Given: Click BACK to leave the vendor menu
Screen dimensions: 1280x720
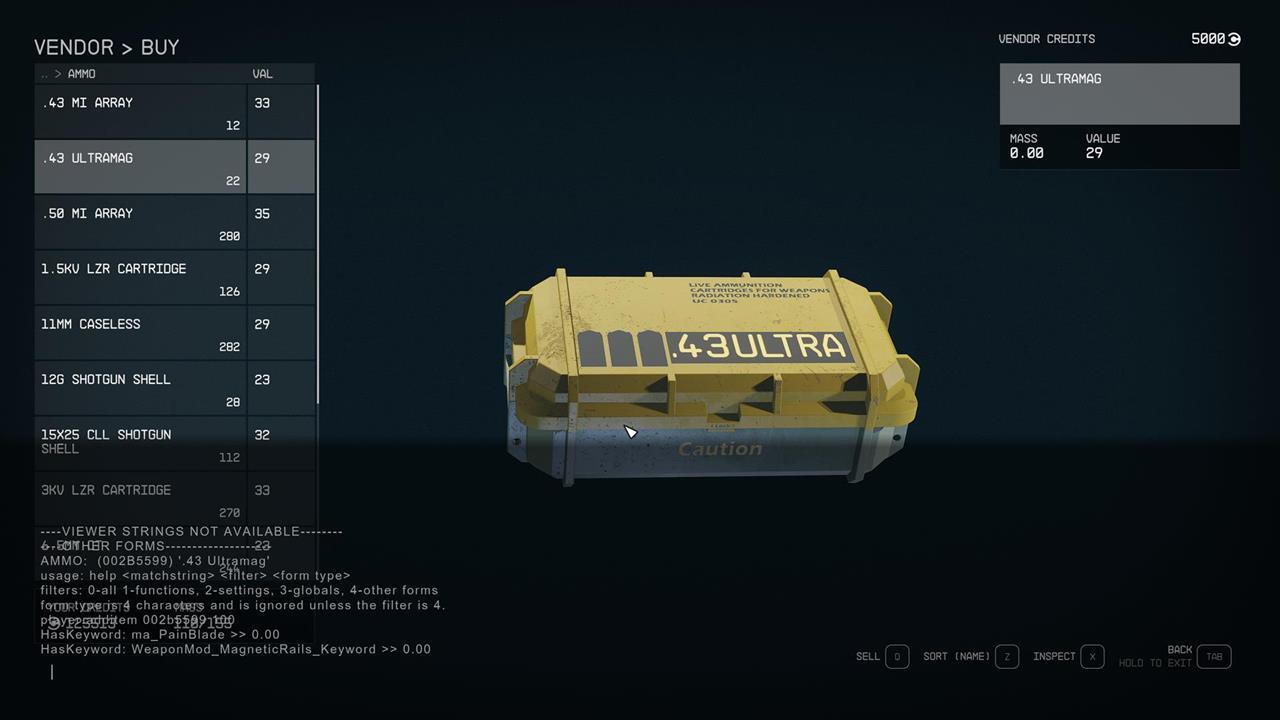Looking at the screenshot, I should pos(1180,649).
